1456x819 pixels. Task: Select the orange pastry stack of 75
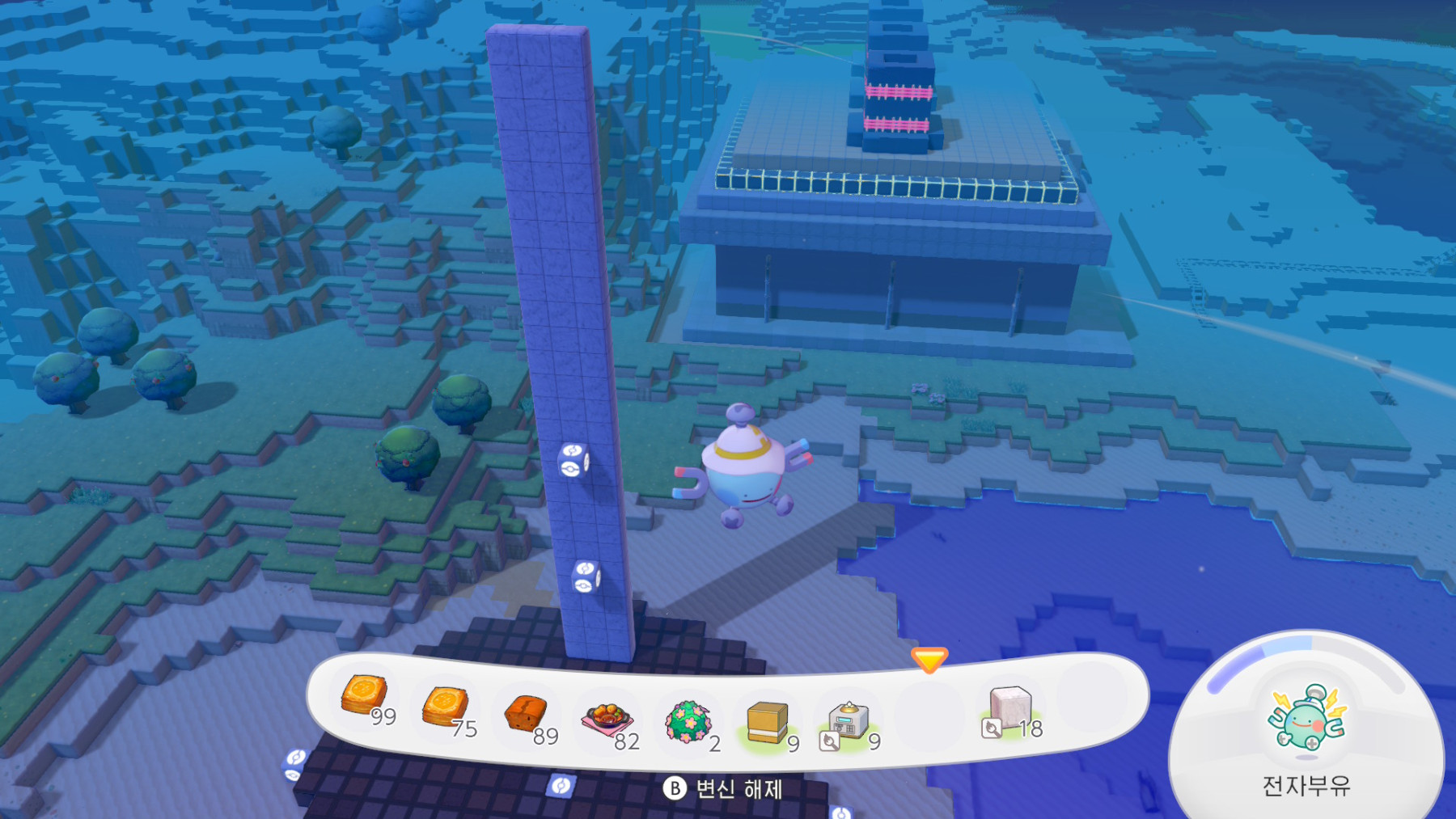[445, 707]
